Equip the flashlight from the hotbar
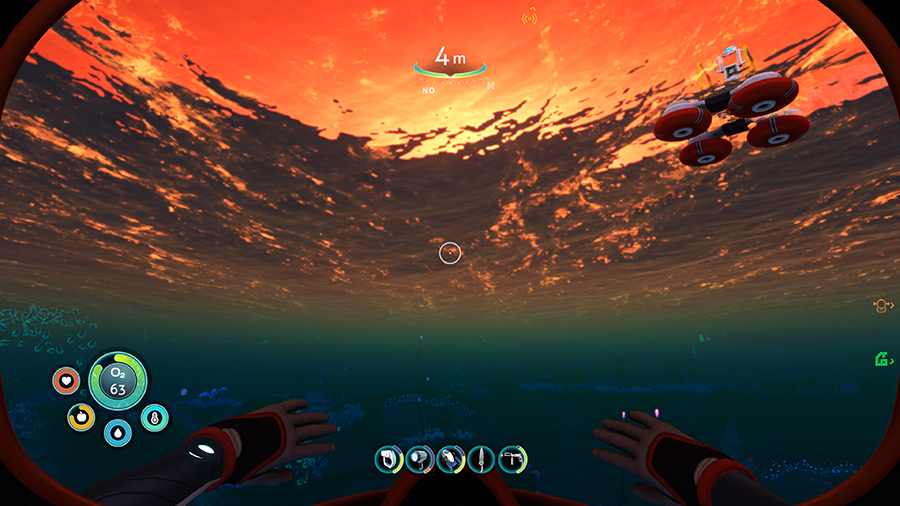900x506 pixels. click(x=419, y=459)
